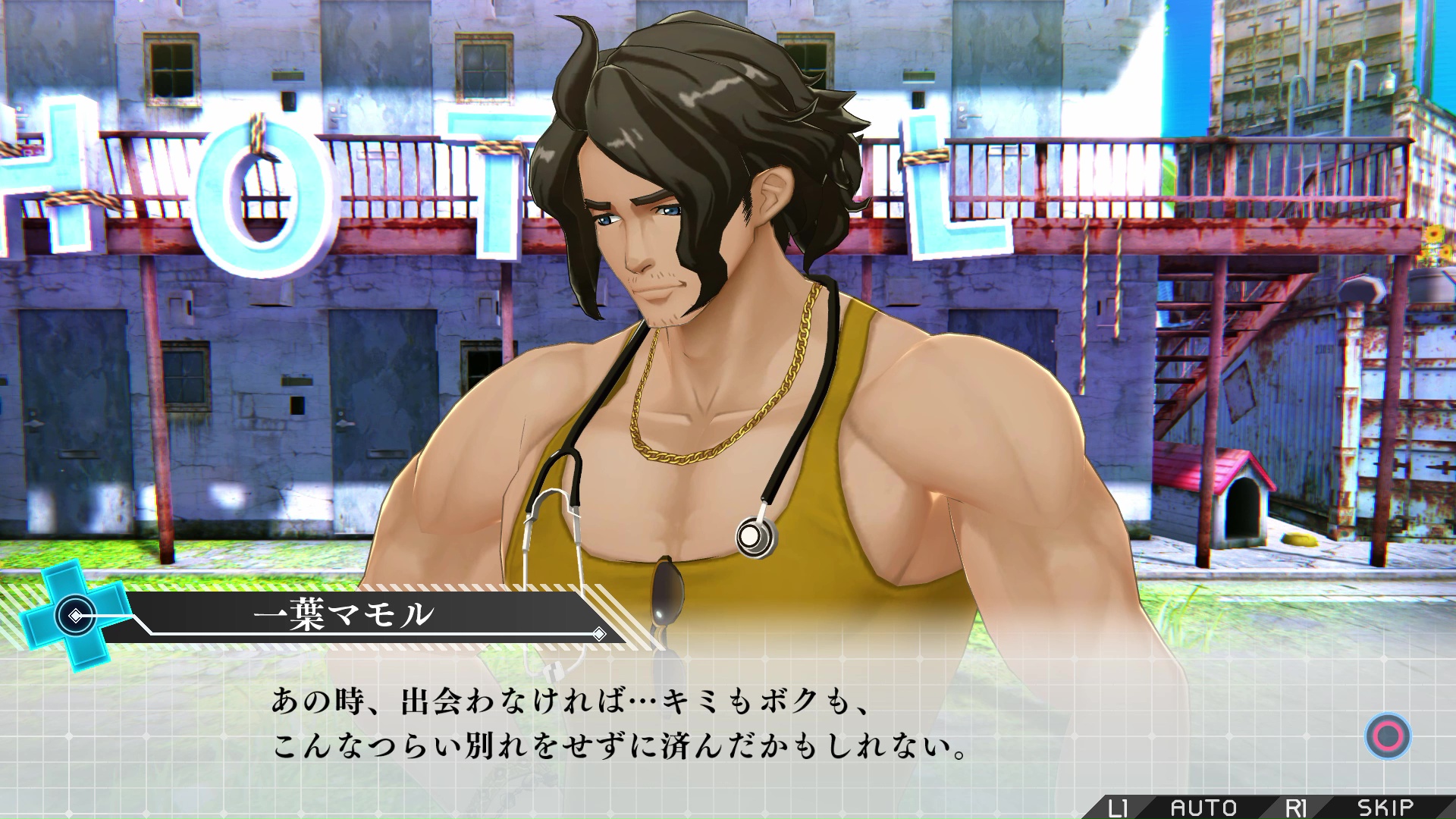Turn on AUTO dialogue advance
The image size is (1456, 819).
[x=1203, y=807]
